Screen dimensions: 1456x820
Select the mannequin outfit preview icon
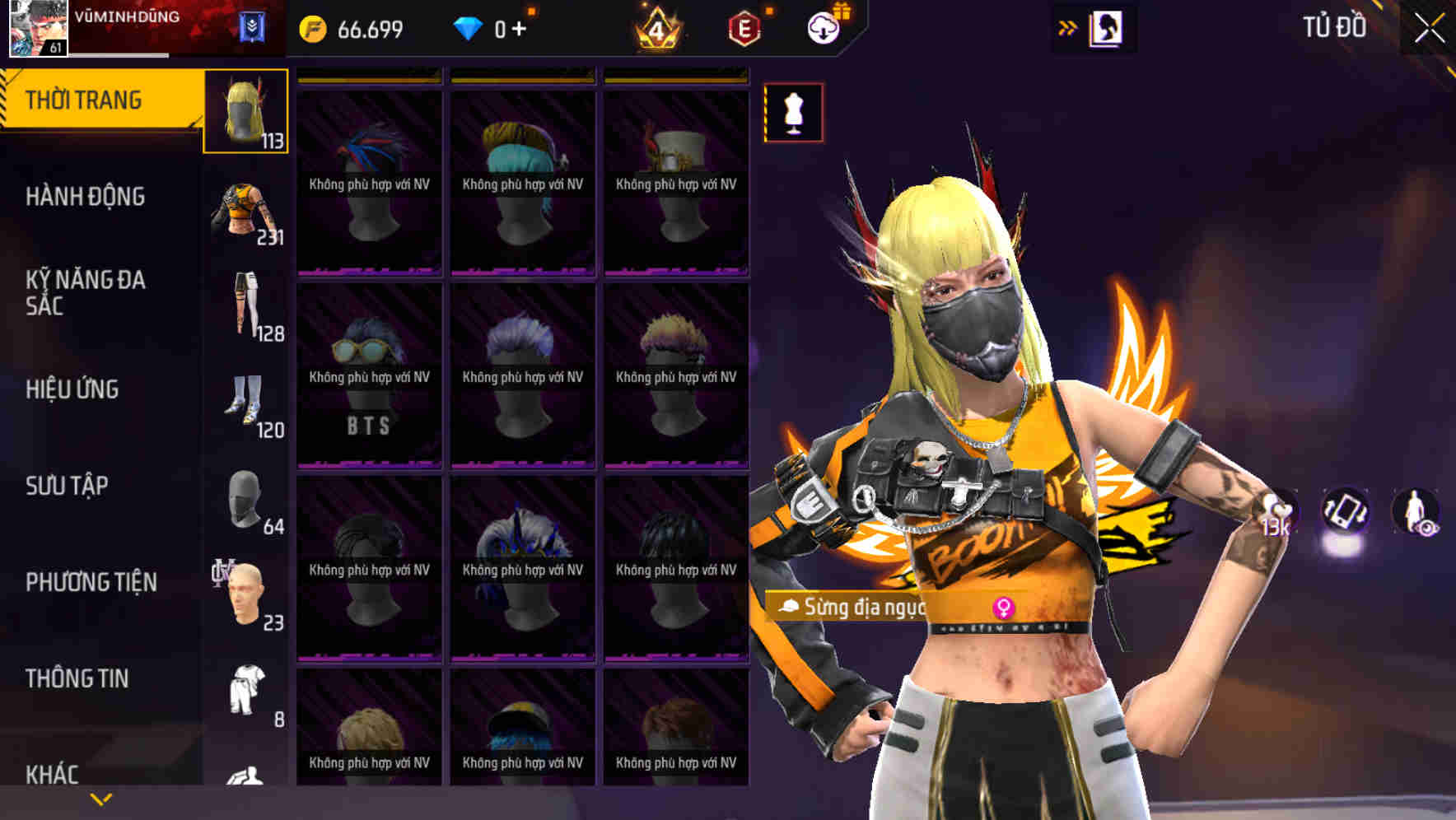(792, 114)
